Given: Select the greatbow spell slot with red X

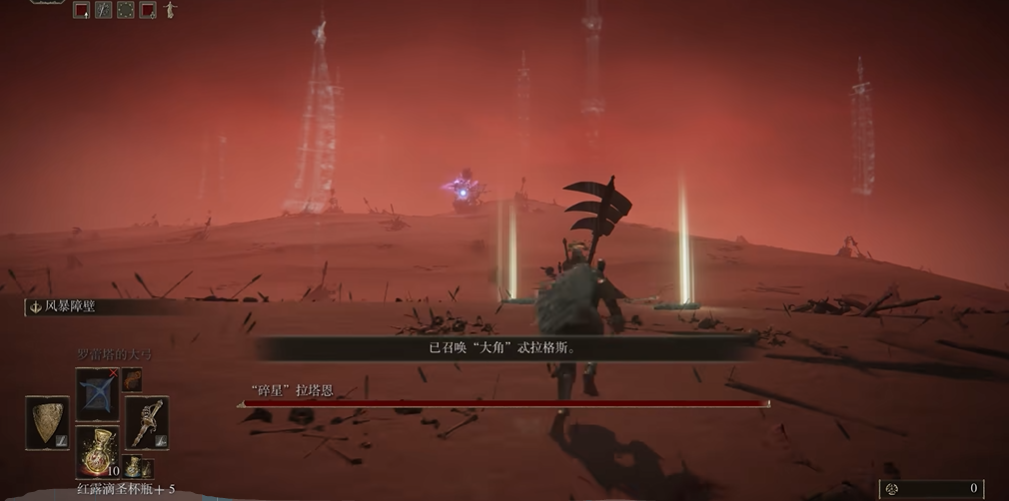Looking at the screenshot, I should pos(98,392).
